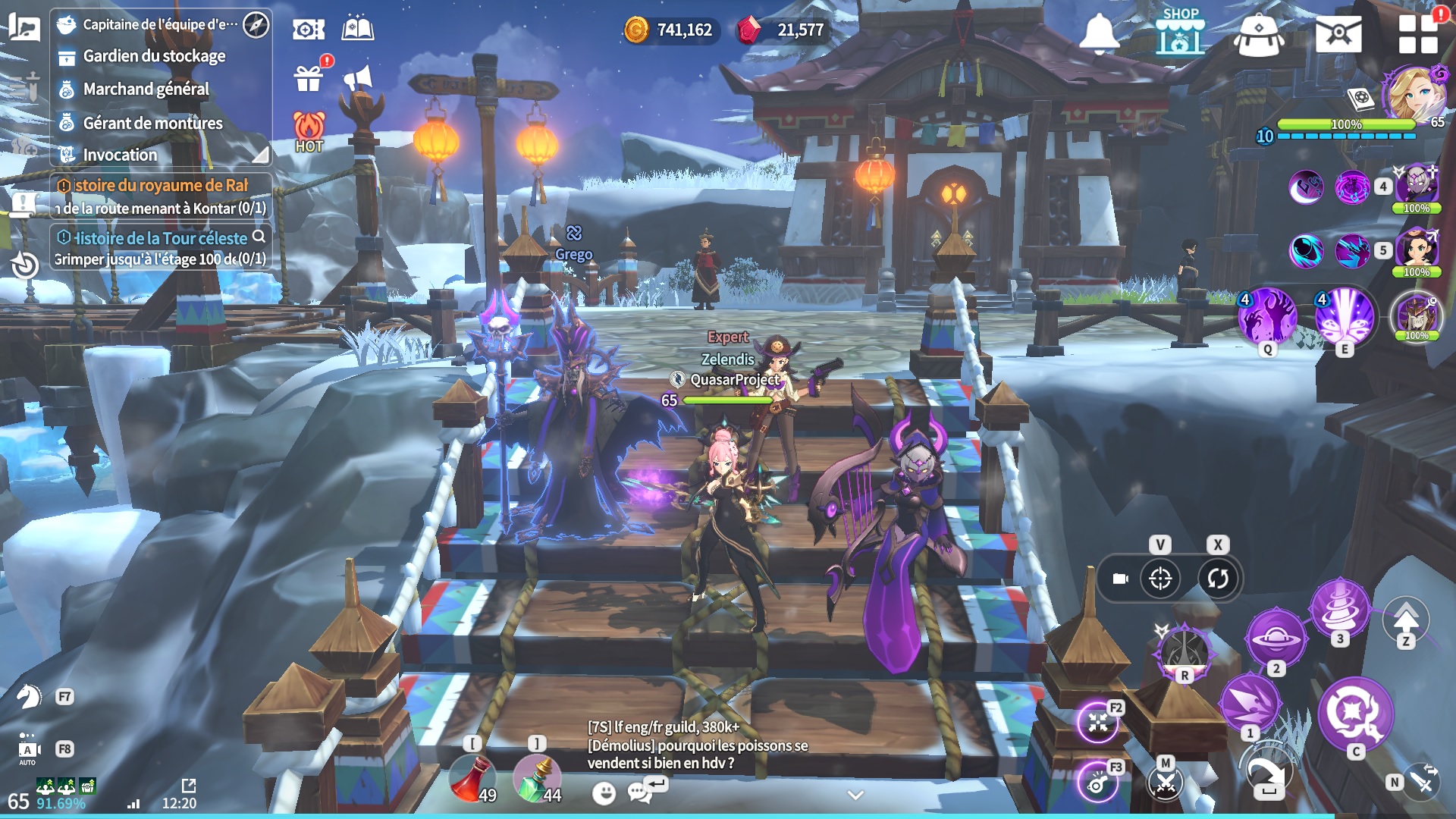Open the emoji smiley button
The height and width of the screenshot is (819, 1456).
coord(604,793)
